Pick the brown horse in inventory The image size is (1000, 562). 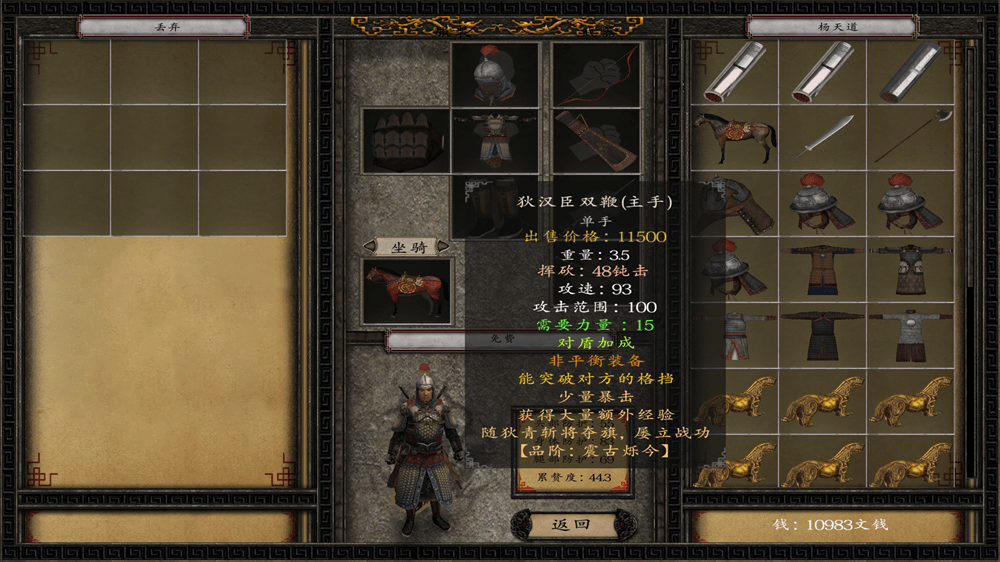pyautogui.click(x=735, y=138)
